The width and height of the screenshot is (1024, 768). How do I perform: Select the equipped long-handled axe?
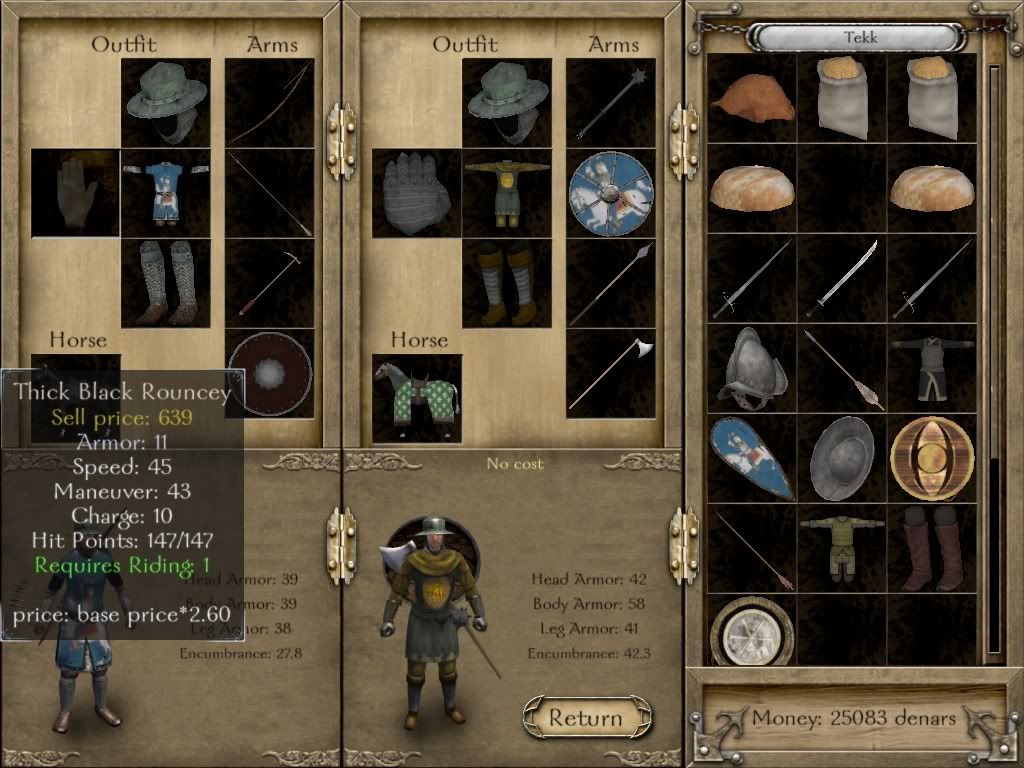(610, 374)
